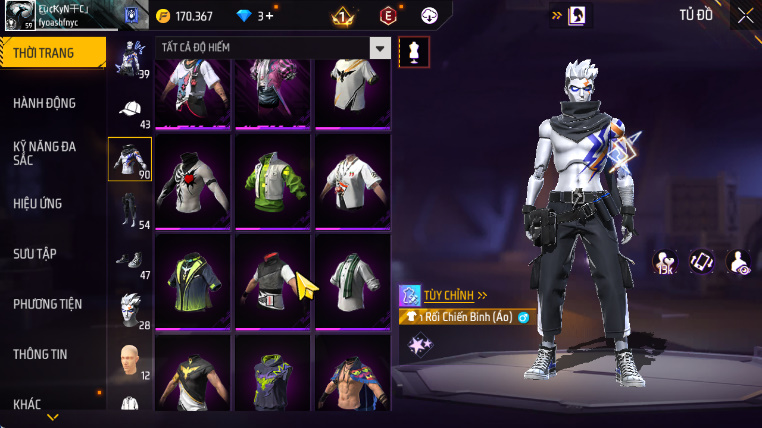Choose the white top with red heart

point(193,181)
